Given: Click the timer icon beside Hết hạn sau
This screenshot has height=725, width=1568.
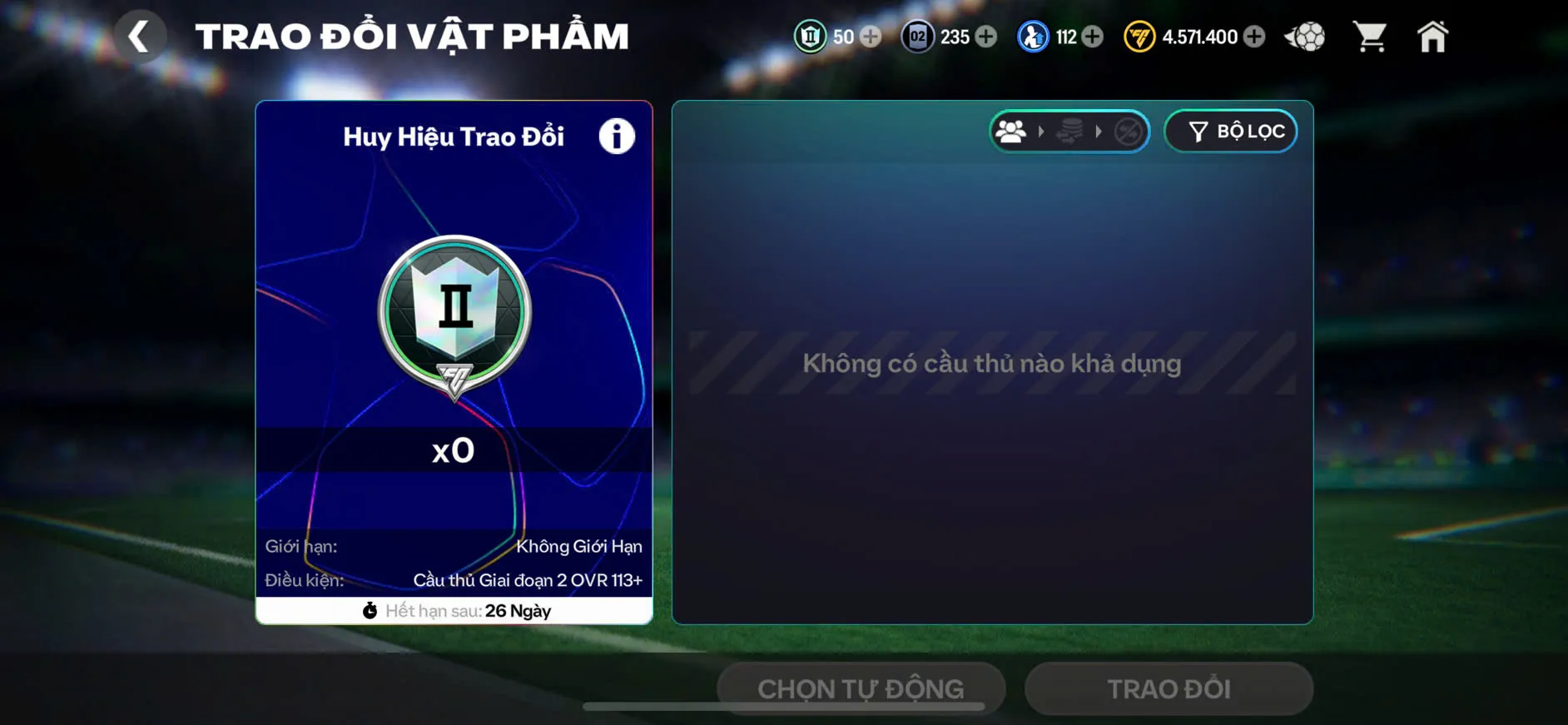Looking at the screenshot, I should 372,610.
